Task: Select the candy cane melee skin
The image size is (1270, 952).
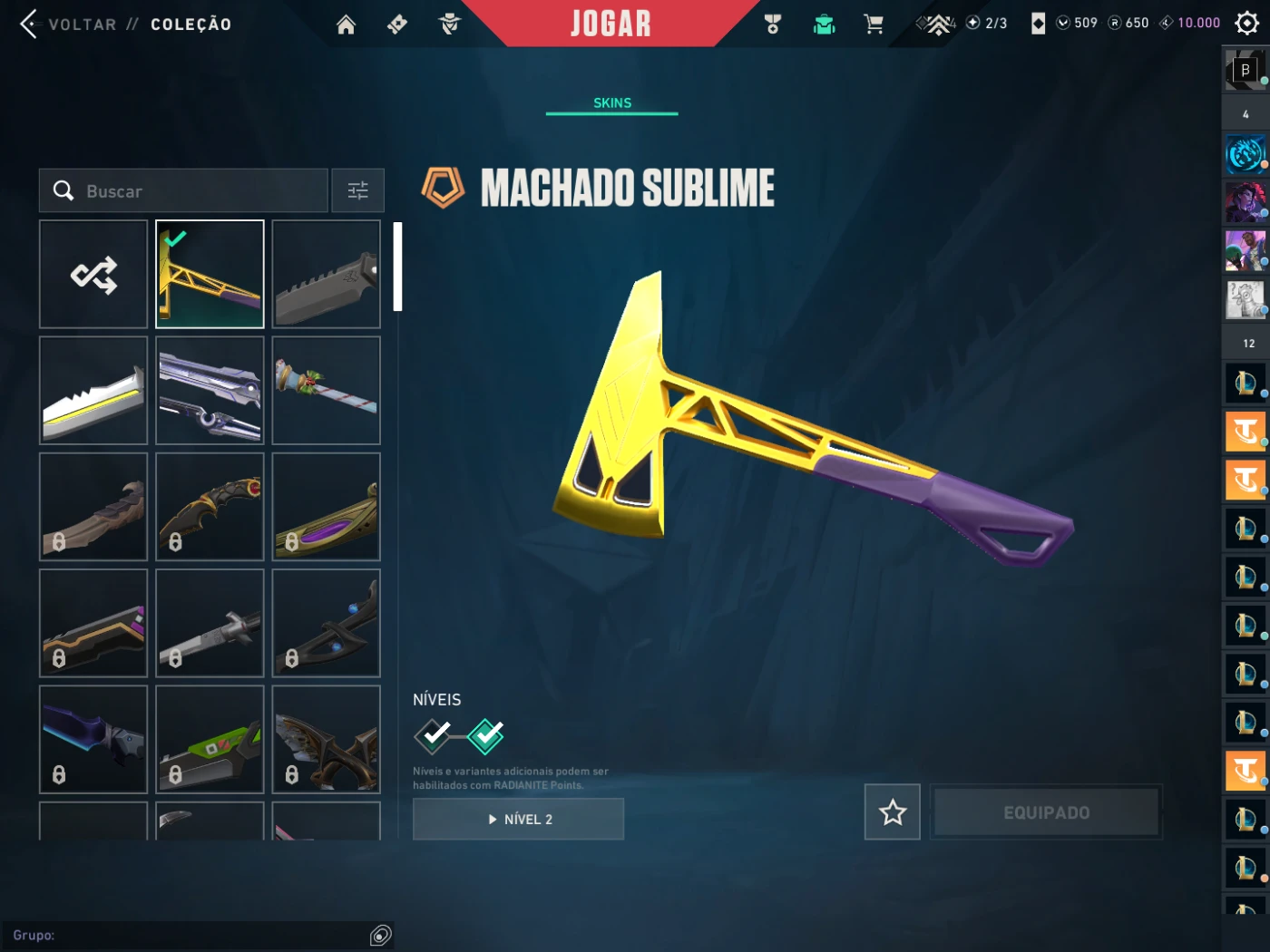Action: tap(327, 391)
